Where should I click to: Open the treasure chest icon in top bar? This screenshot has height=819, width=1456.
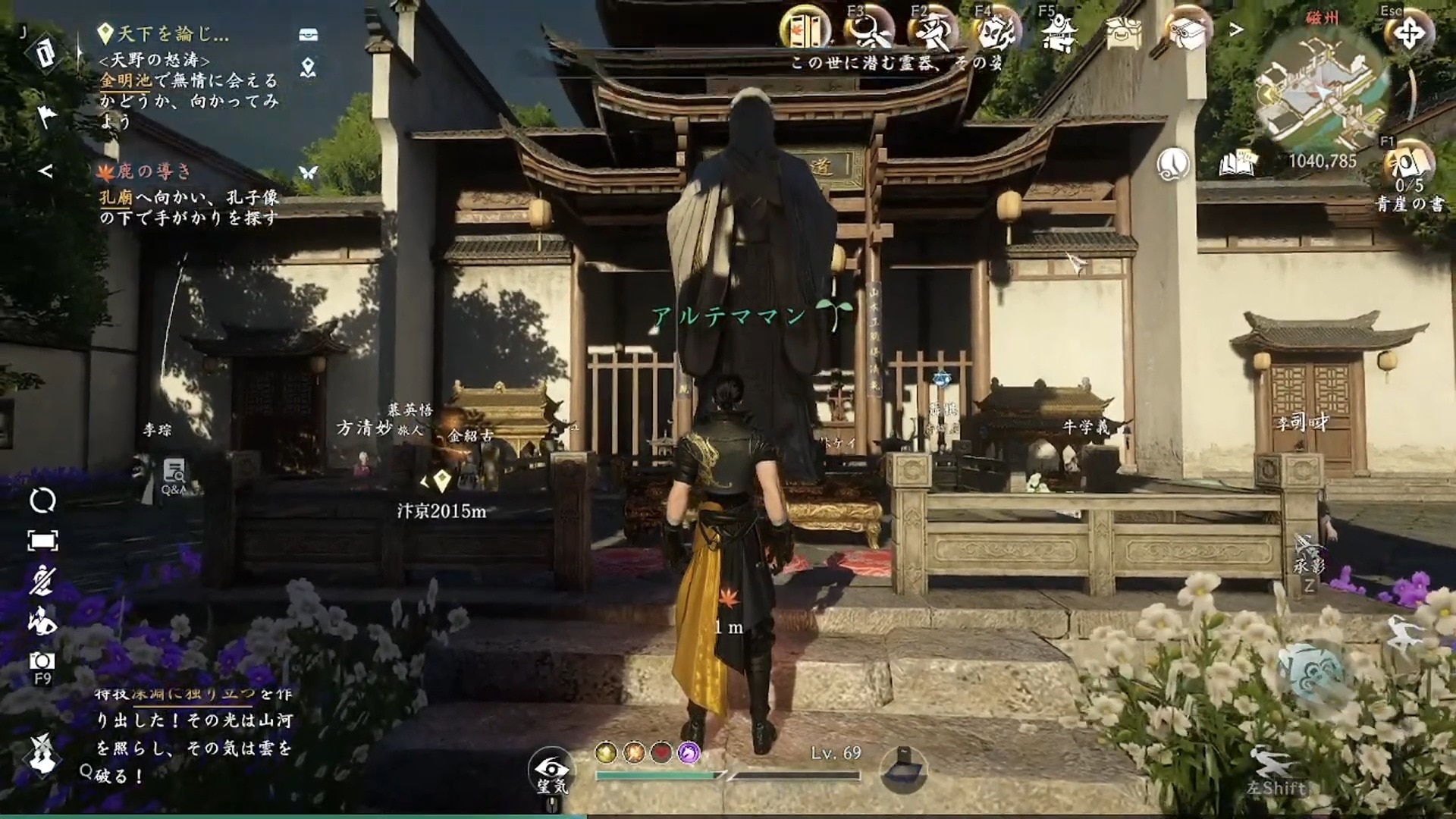pyautogui.click(x=1123, y=32)
